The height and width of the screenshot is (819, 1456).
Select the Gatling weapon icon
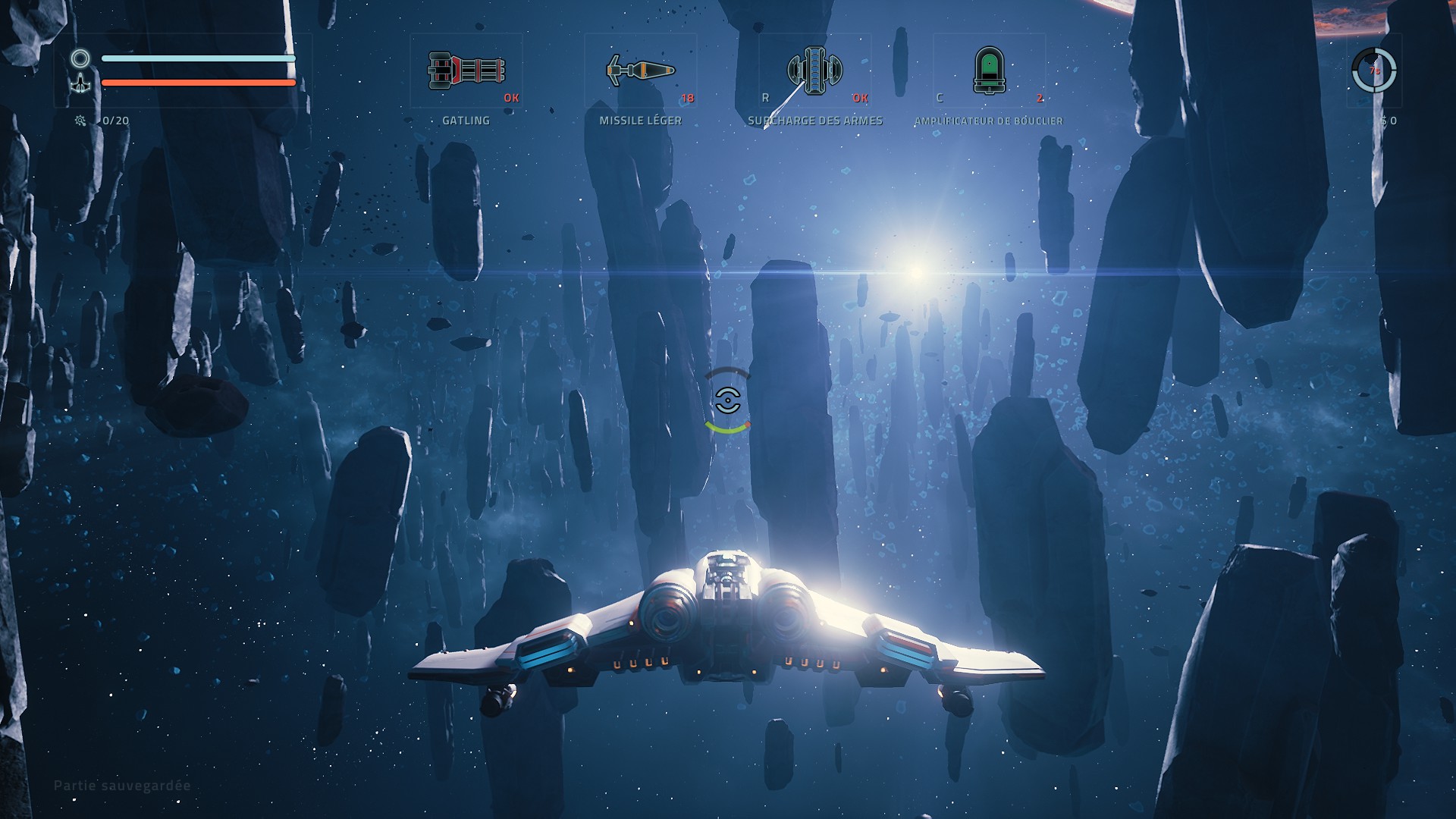[466, 71]
